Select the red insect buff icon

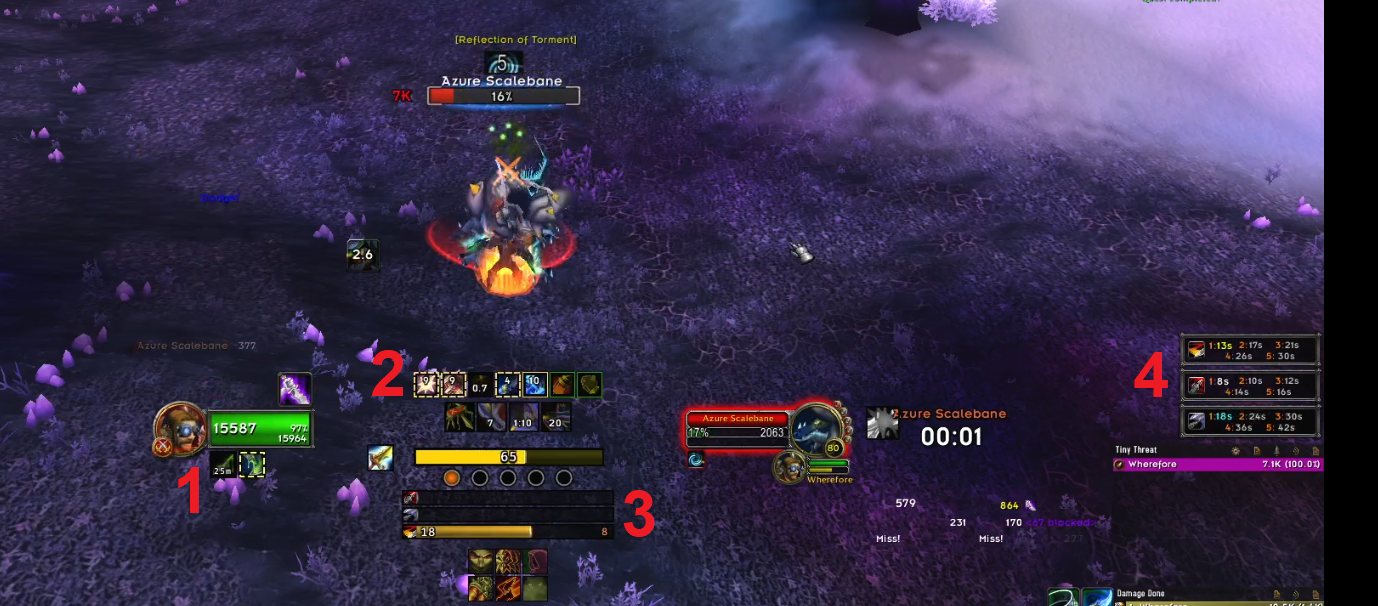click(x=459, y=416)
